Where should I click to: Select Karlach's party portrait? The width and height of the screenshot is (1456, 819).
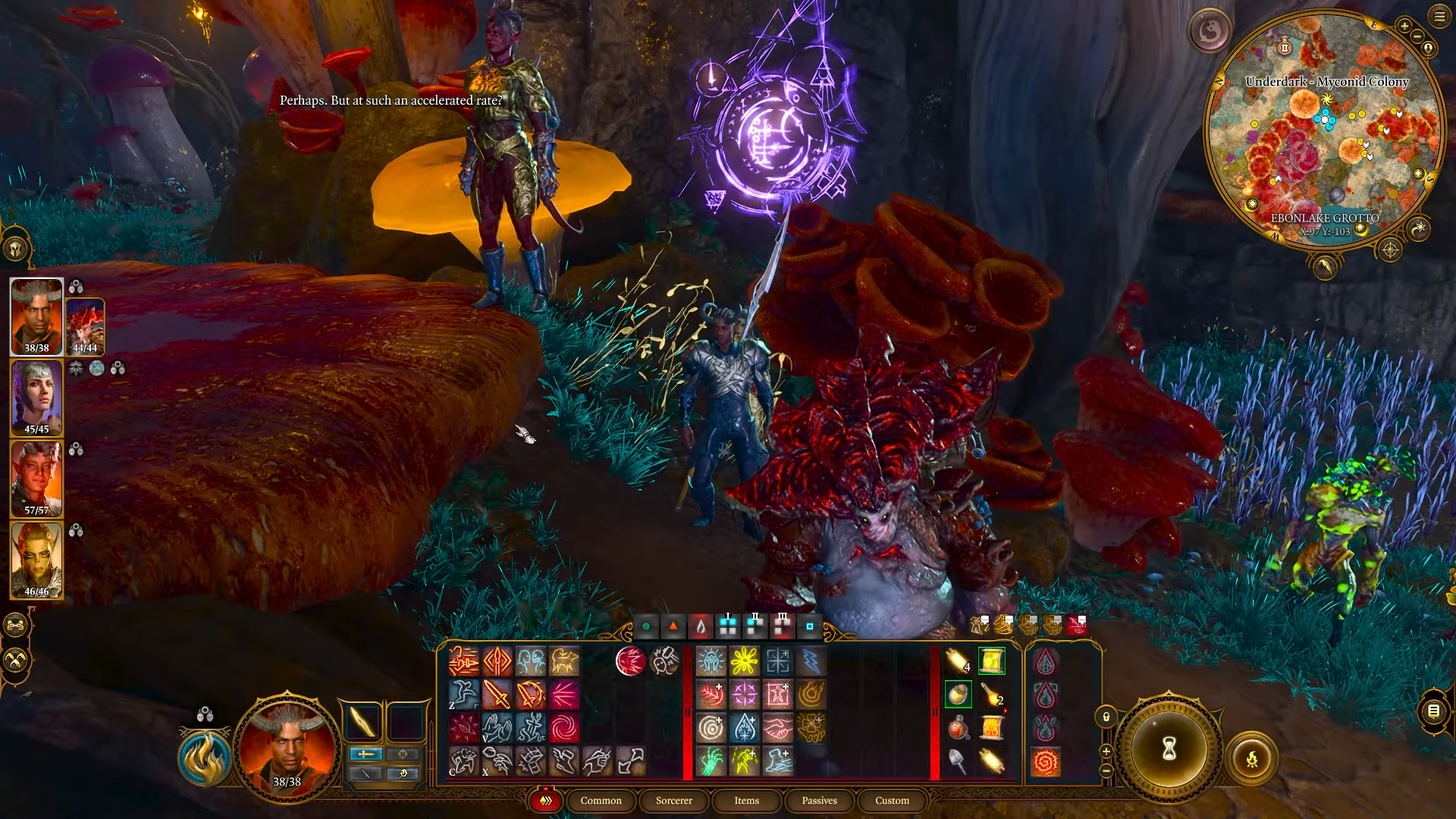(x=36, y=479)
